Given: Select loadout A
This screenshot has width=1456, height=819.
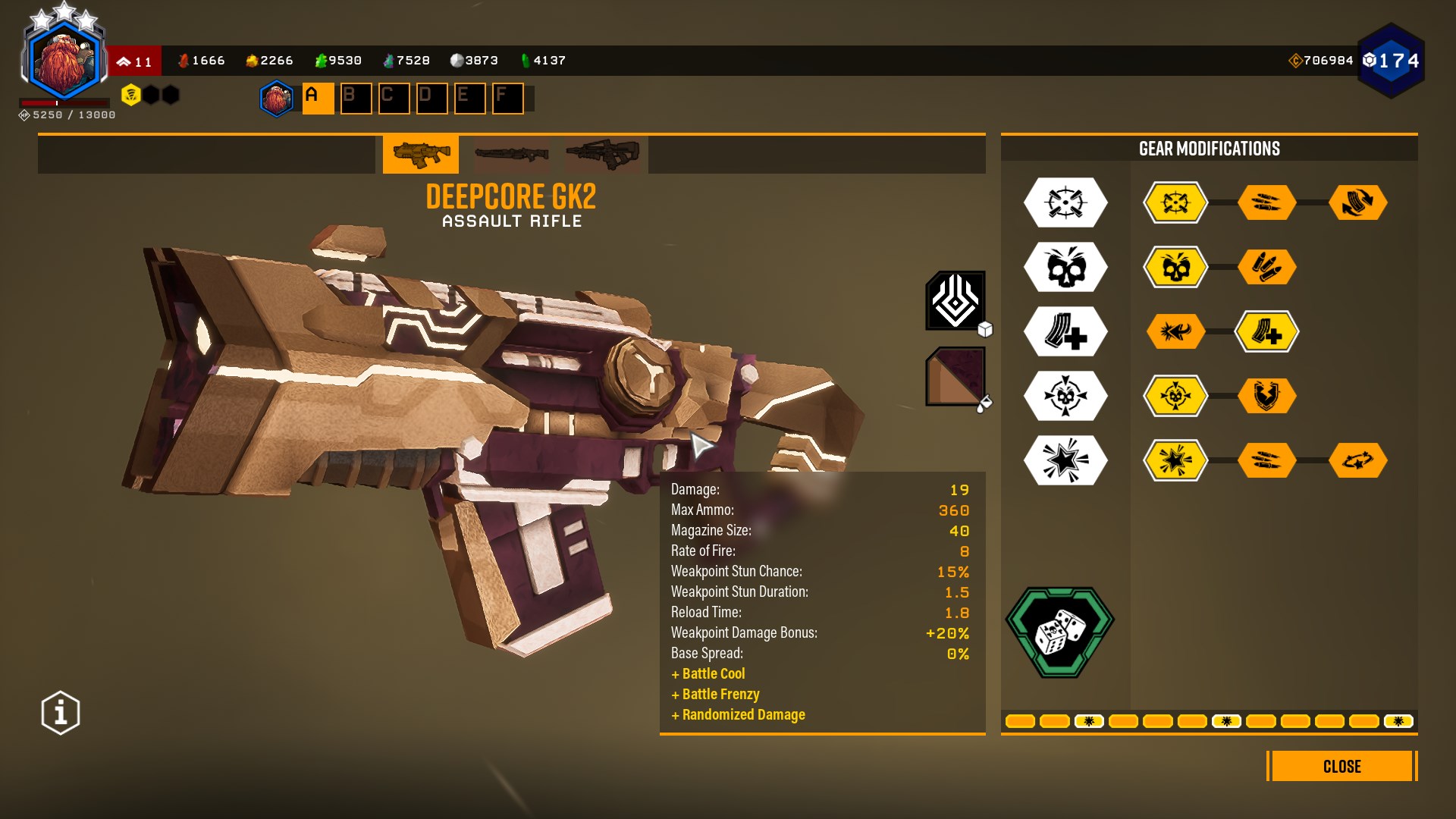Looking at the screenshot, I should 318,99.
